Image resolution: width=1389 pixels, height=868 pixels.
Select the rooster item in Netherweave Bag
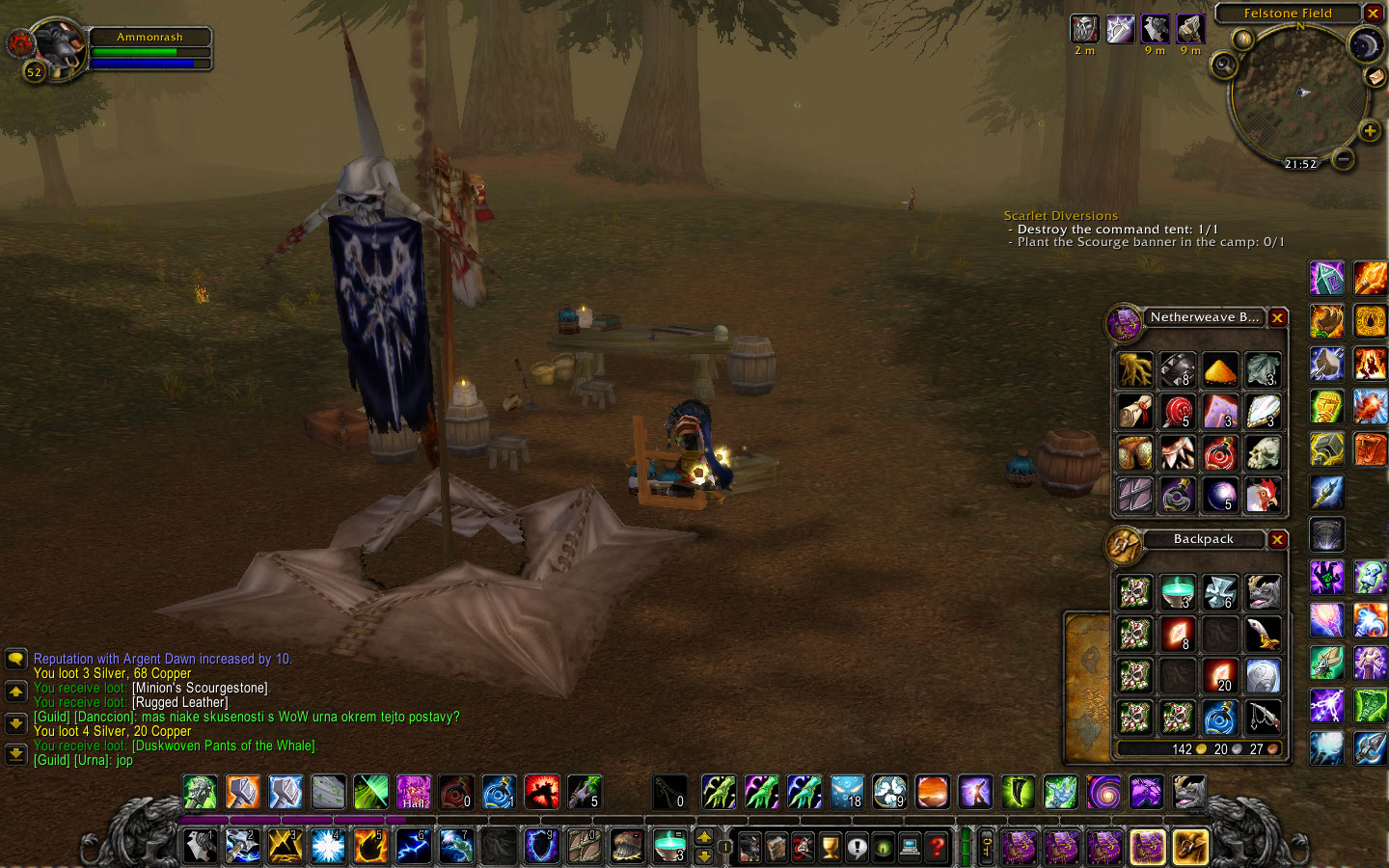tap(1263, 495)
